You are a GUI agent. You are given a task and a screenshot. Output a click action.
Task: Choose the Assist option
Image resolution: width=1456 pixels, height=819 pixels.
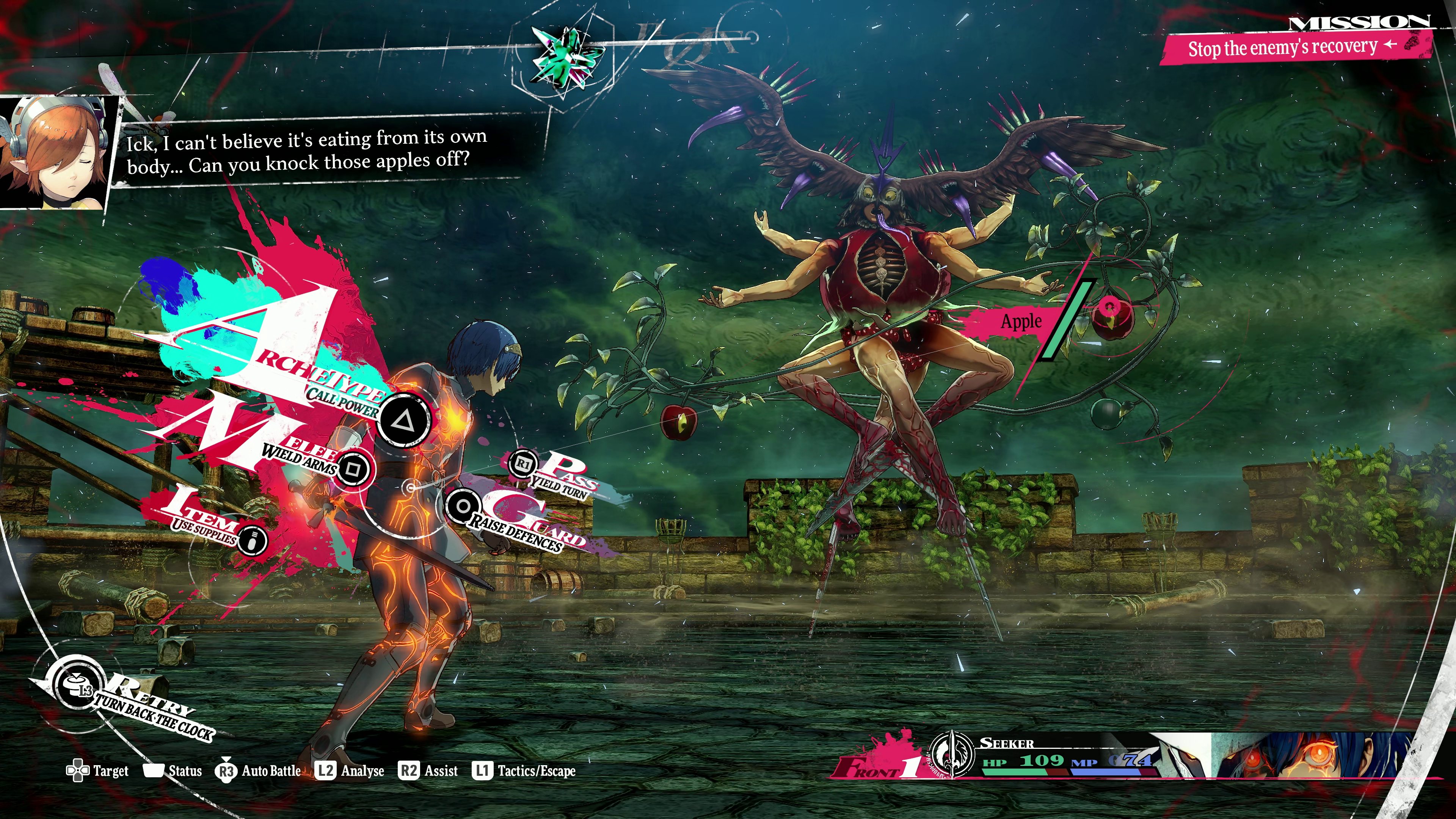point(429,771)
